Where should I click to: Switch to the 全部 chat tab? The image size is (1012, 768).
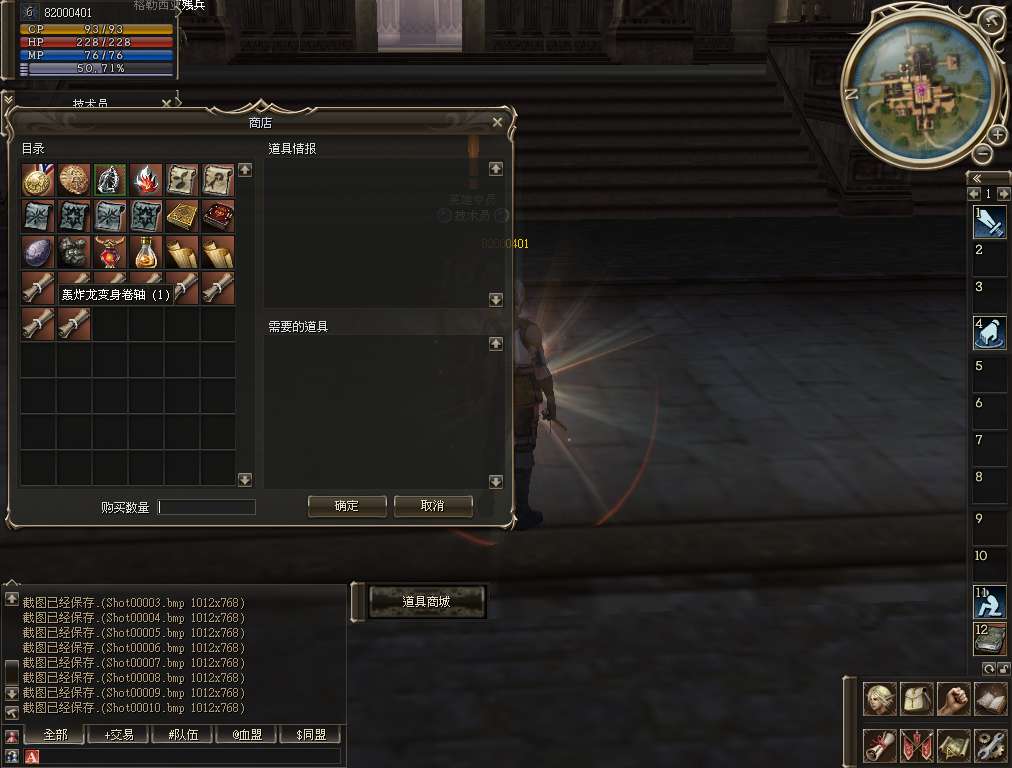[55, 735]
